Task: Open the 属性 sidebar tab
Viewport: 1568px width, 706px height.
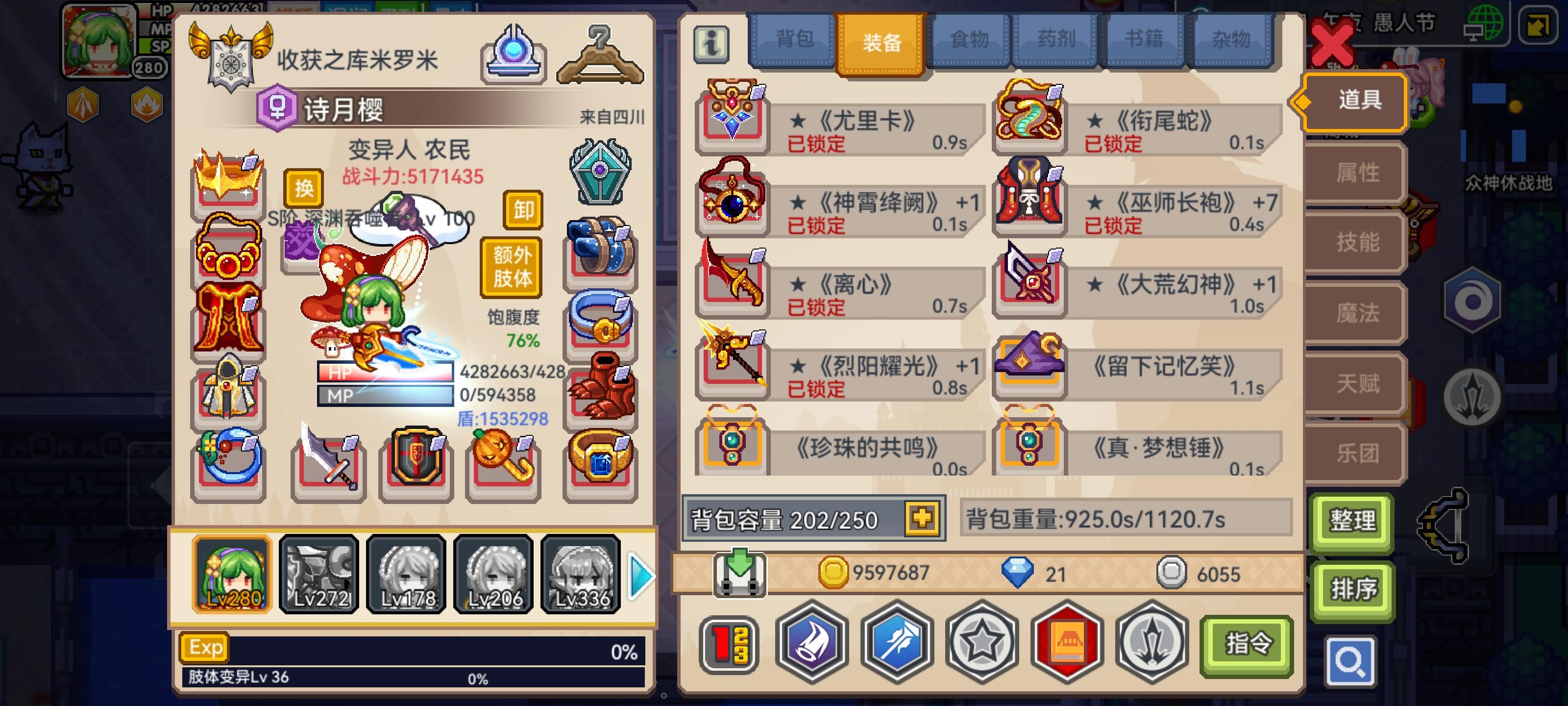Action: (1357, 172)
